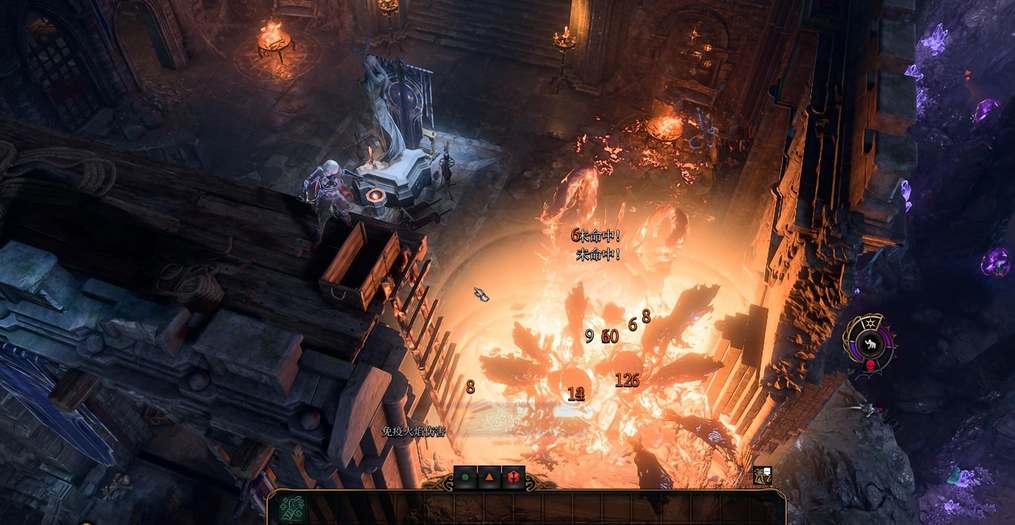Click the red icon below the beast emblem

[870, 365]
